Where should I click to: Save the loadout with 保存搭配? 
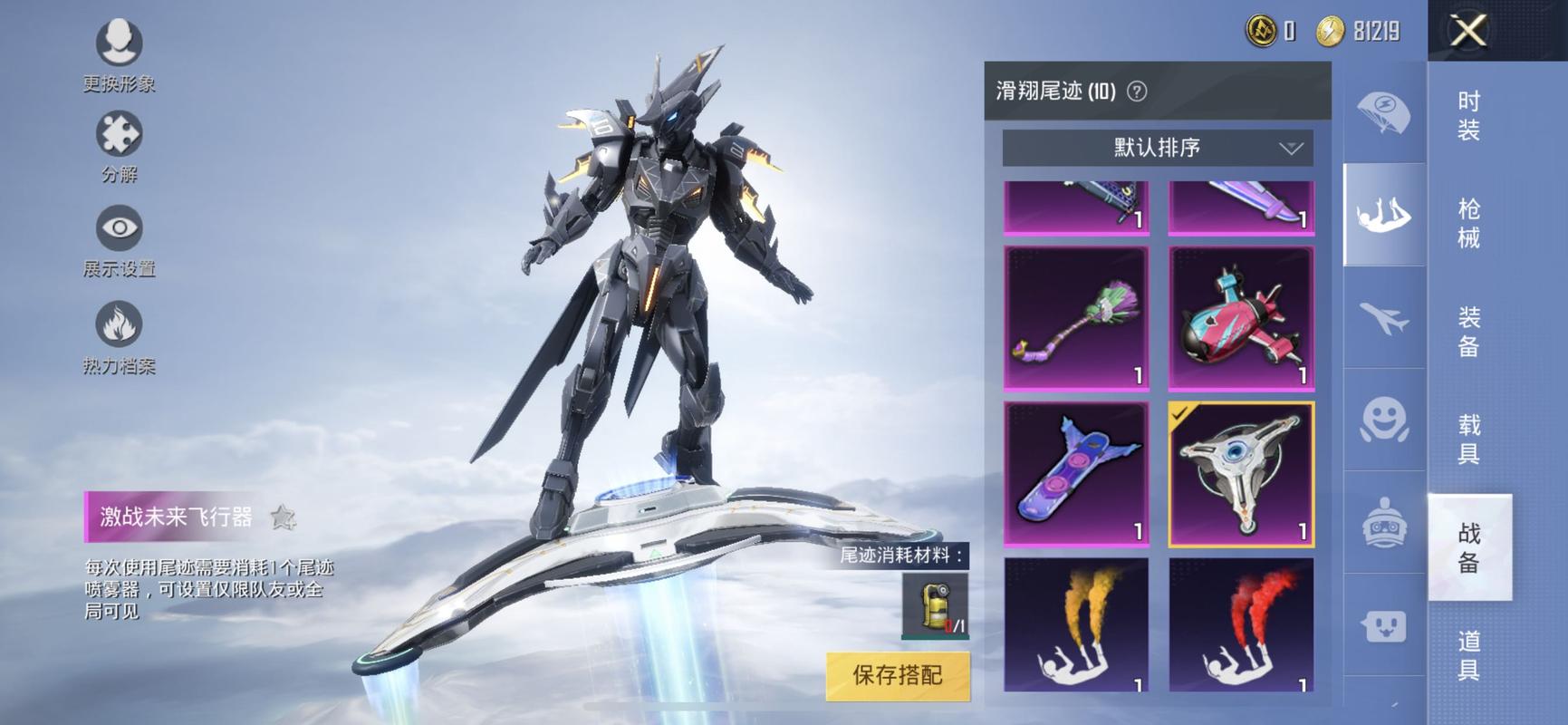(x=897, y=675)
